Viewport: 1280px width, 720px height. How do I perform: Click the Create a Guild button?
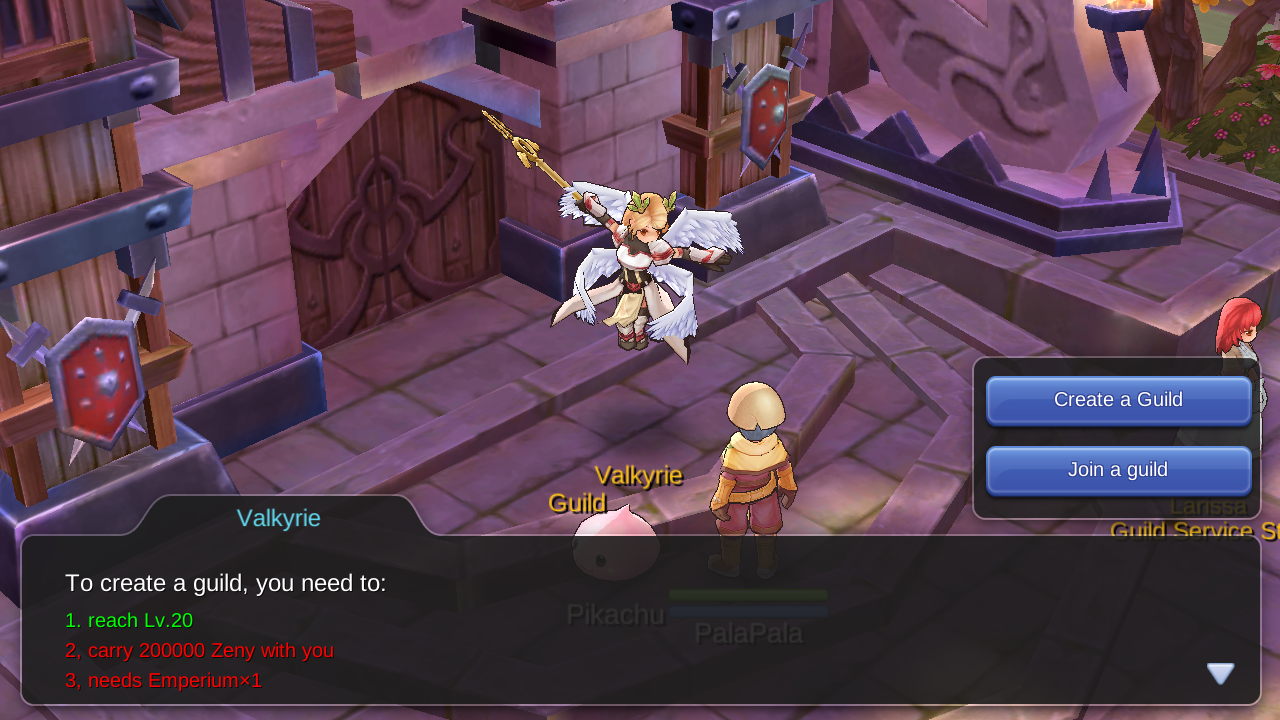click(x=1118, y=400)
